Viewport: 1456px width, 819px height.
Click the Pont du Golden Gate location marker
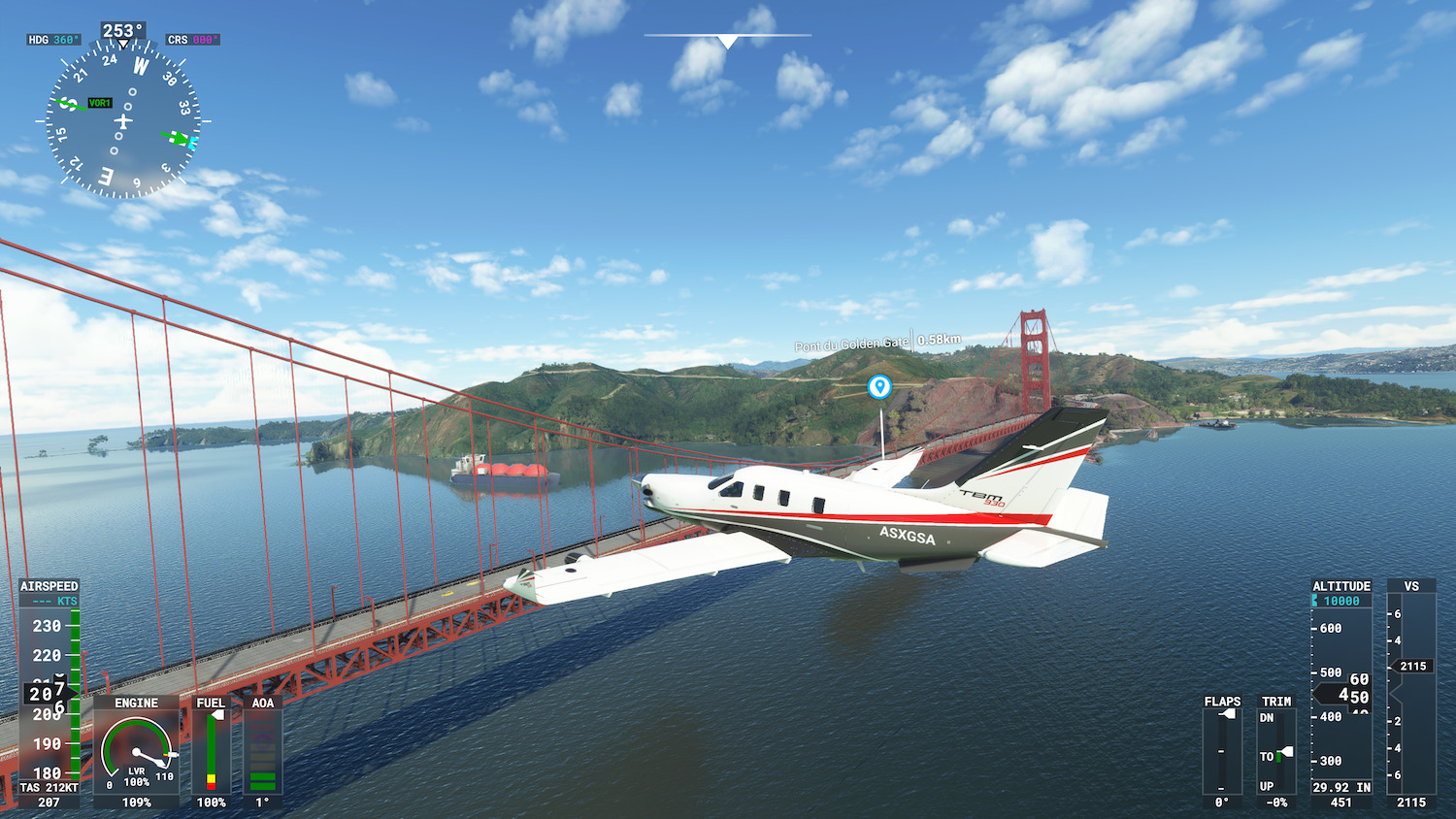879,387
